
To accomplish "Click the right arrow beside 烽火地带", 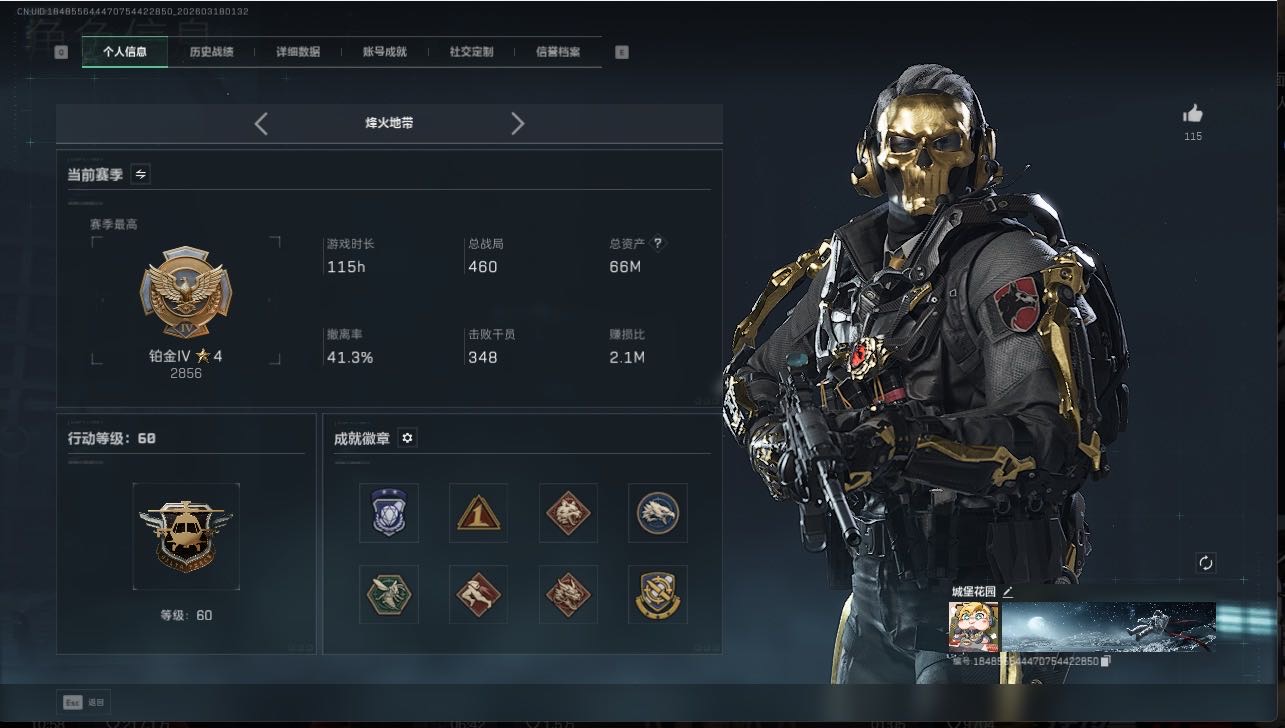I will tap(517, 124).
